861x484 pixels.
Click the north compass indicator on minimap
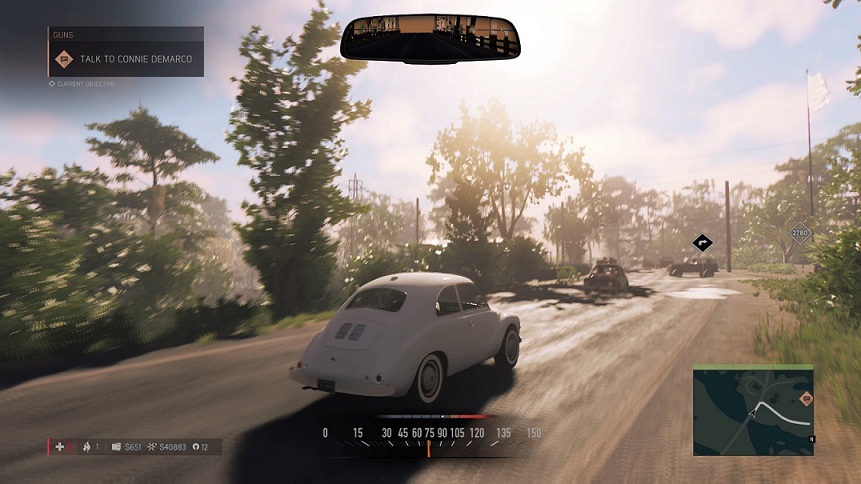click(x=813, y=439)
